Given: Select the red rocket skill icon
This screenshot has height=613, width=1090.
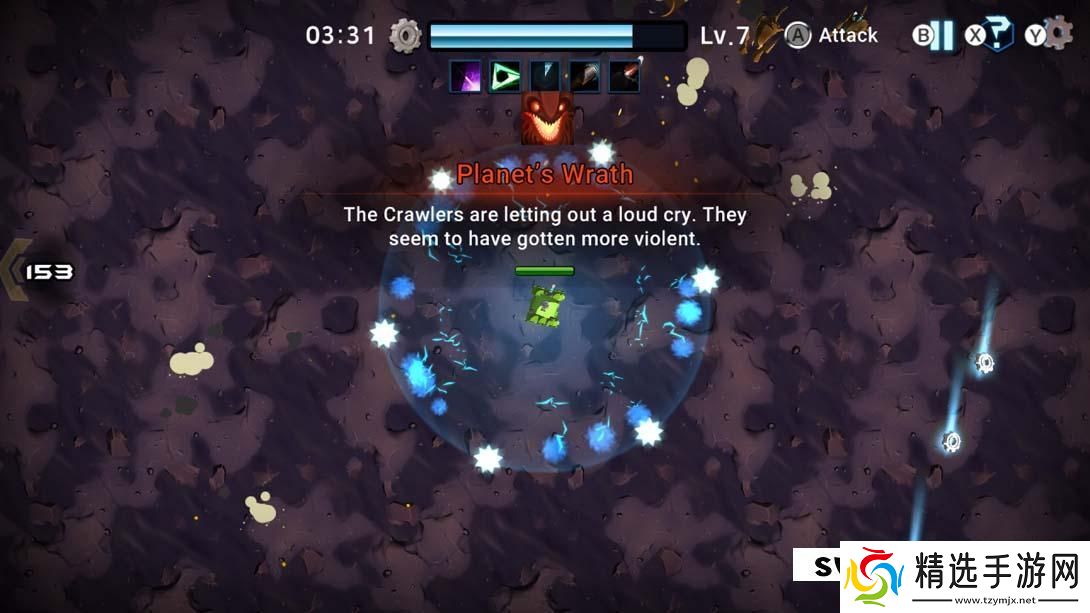Looking at the screenshot, I should tap(625, 76).
